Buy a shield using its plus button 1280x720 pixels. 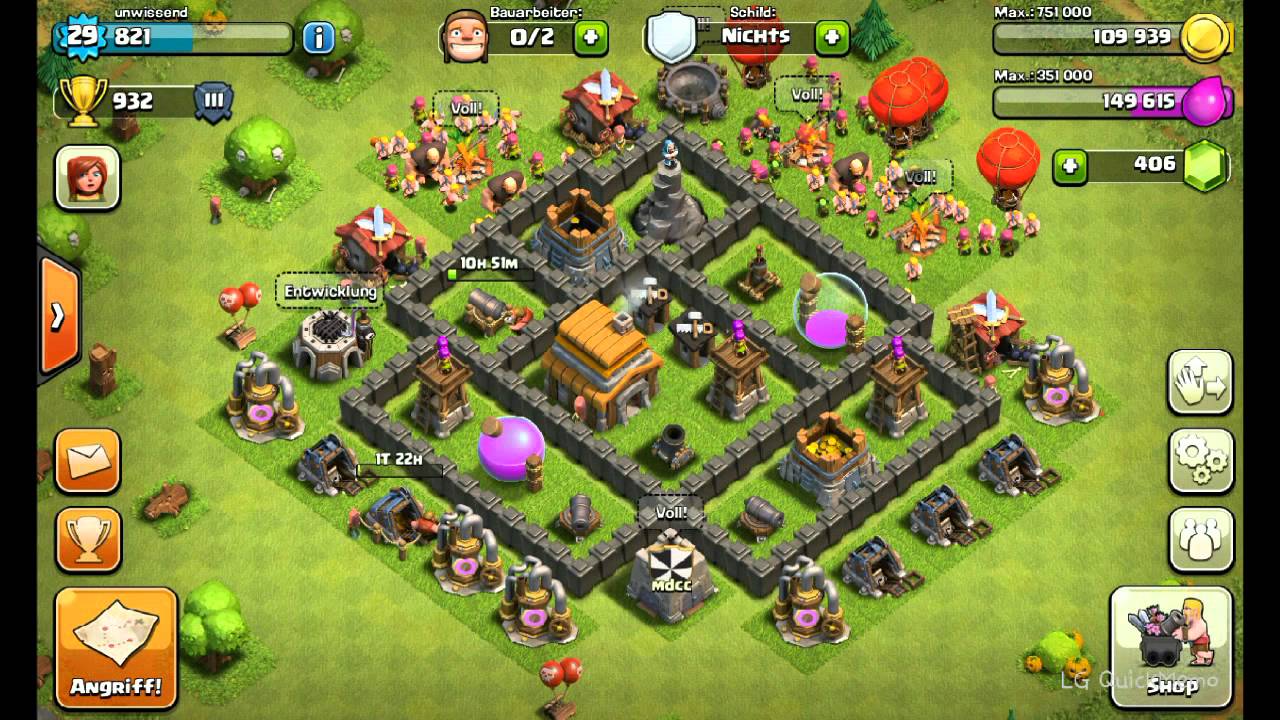point(832,38)
